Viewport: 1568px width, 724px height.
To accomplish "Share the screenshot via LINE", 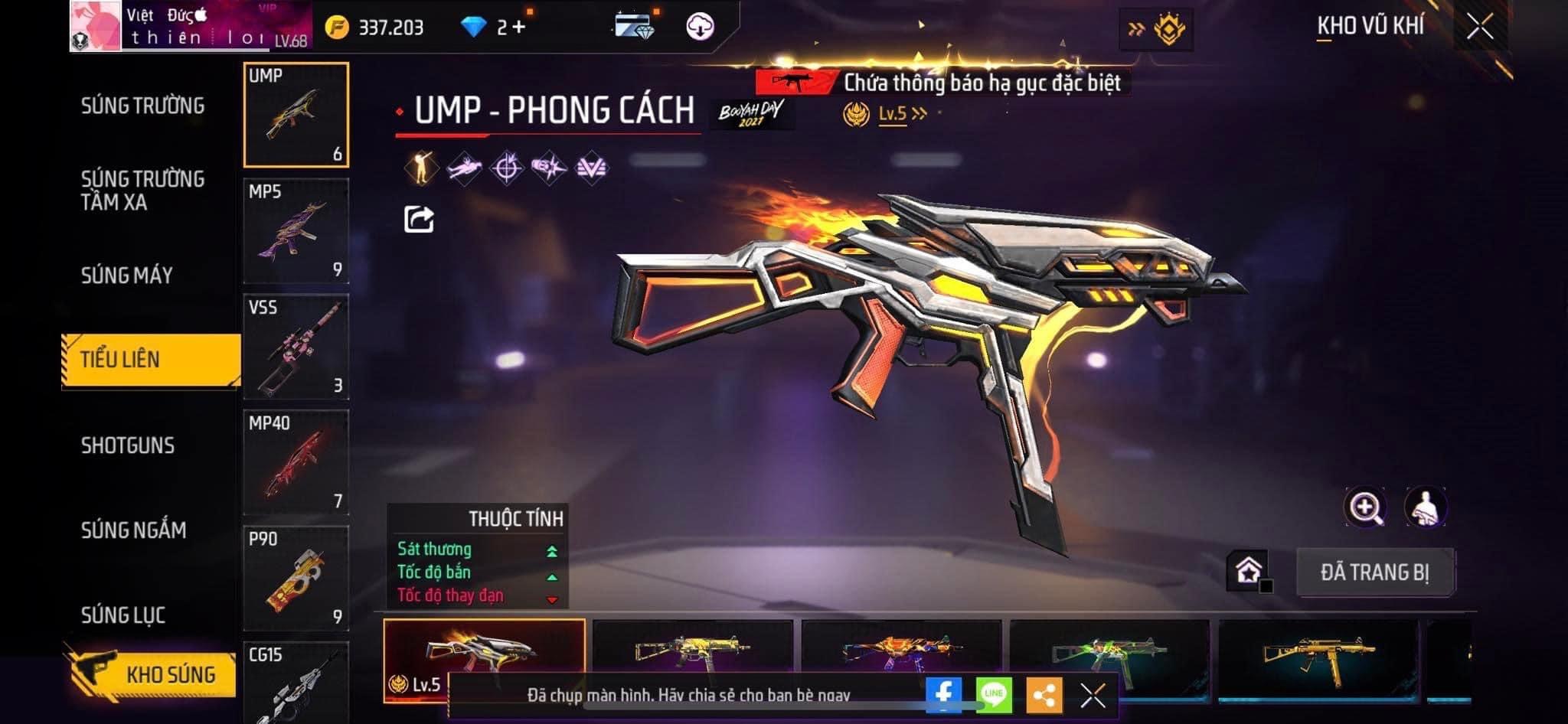I will pos(994,694).
